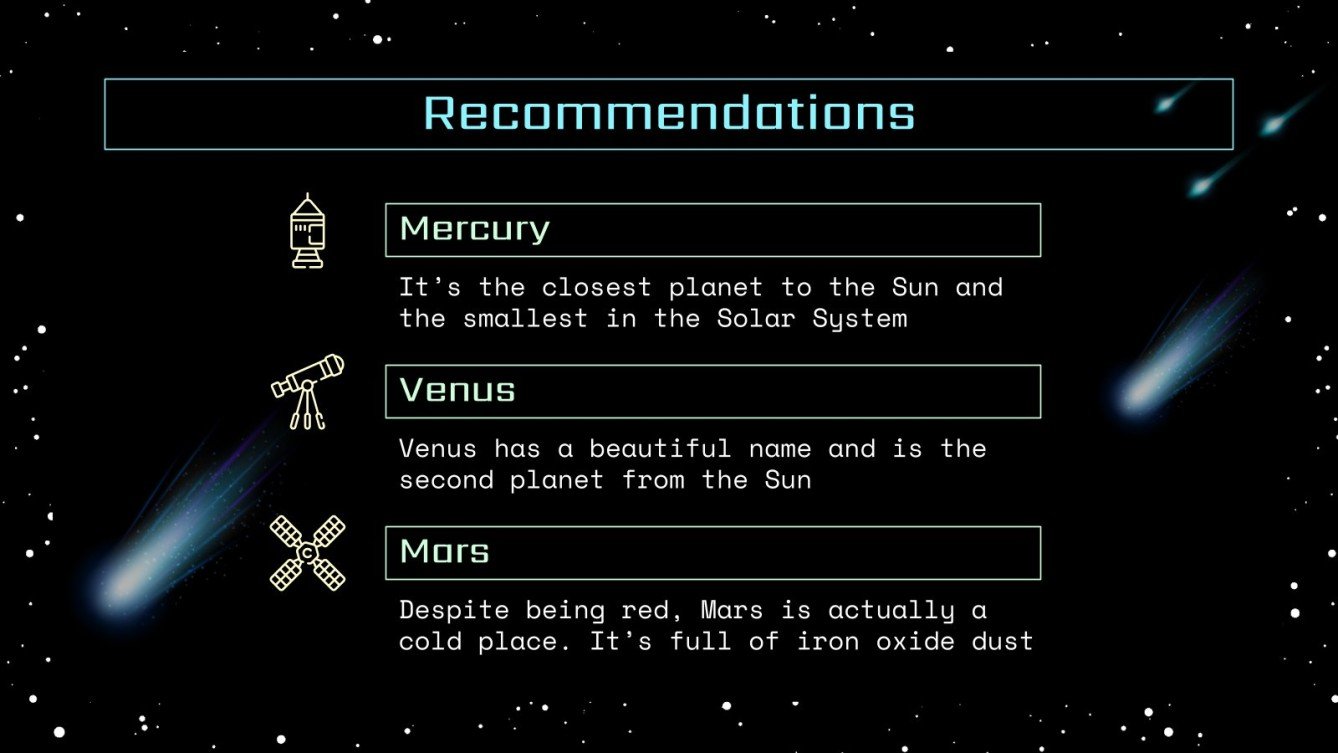Select the Mercury heading box
This screenshot has width=1338, height=753.
[712, 230]
